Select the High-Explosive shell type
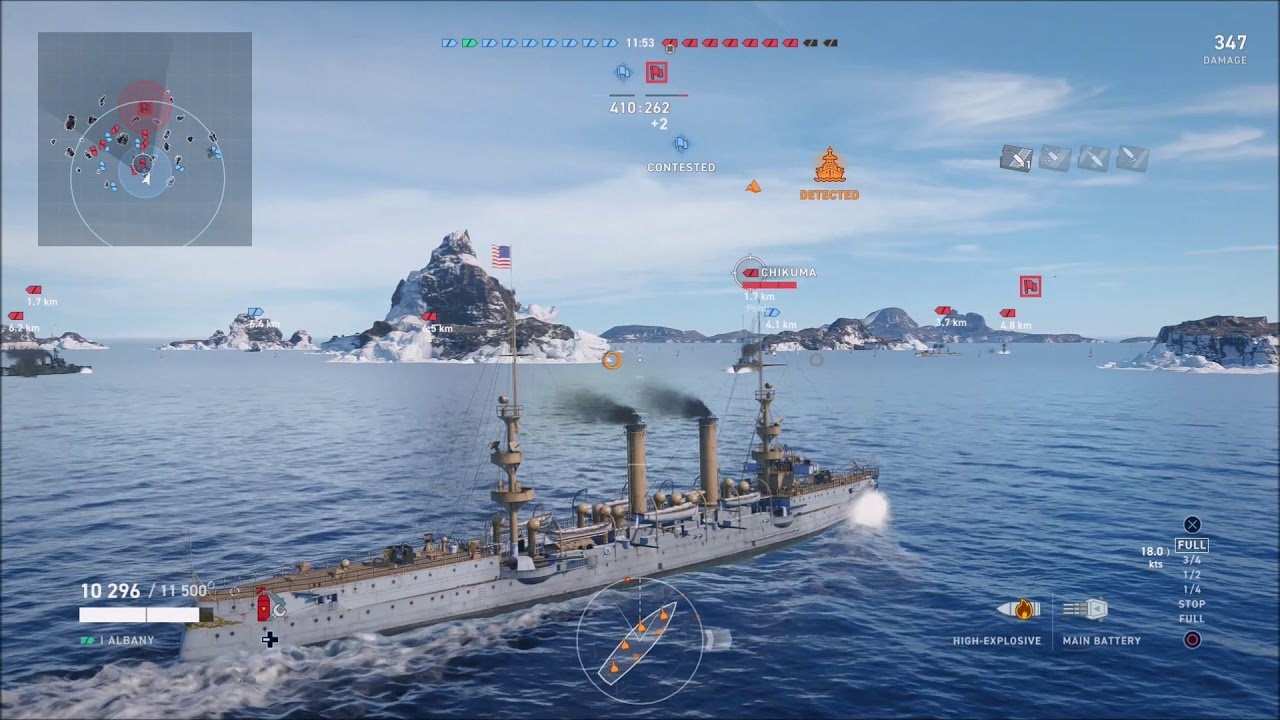The height and width of the screenshot is (720, 1280). [1019, 610]
